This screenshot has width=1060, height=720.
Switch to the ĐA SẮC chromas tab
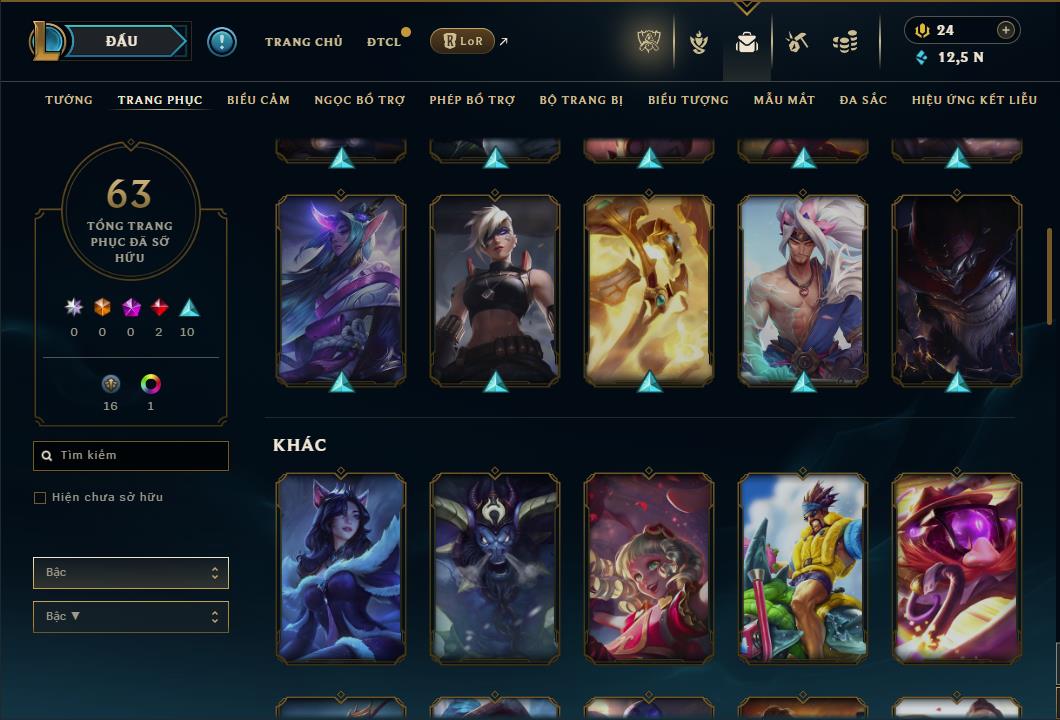[x=863, y=100]
